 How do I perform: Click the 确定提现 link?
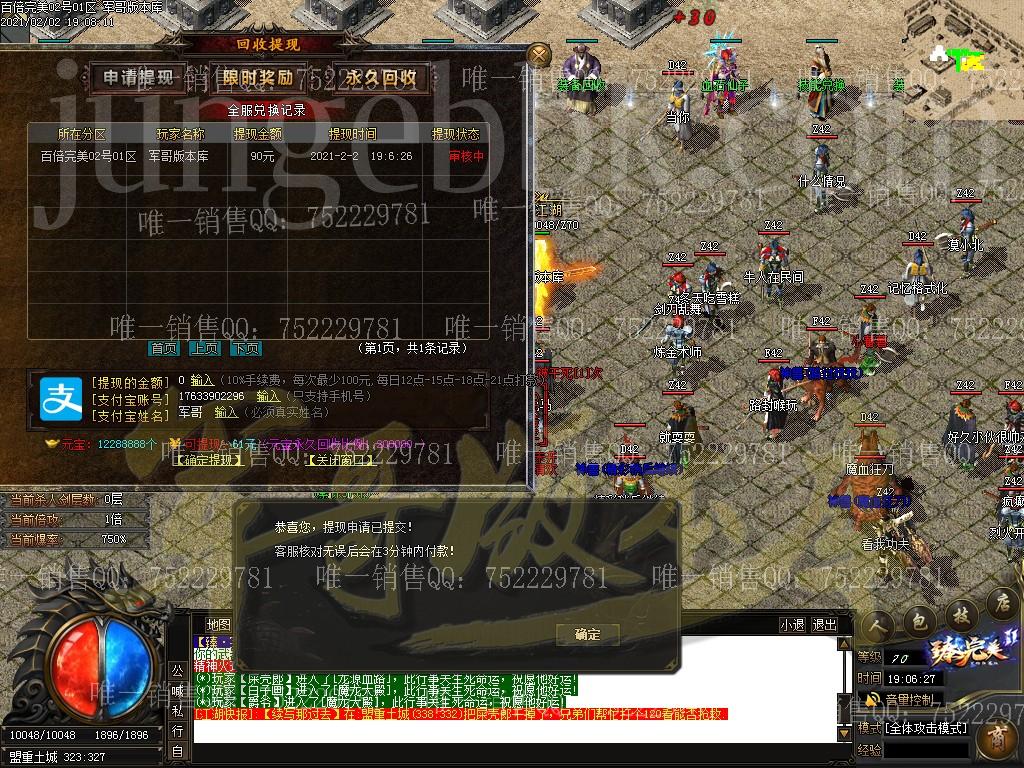pyautogui.click(x=209, y=460)
